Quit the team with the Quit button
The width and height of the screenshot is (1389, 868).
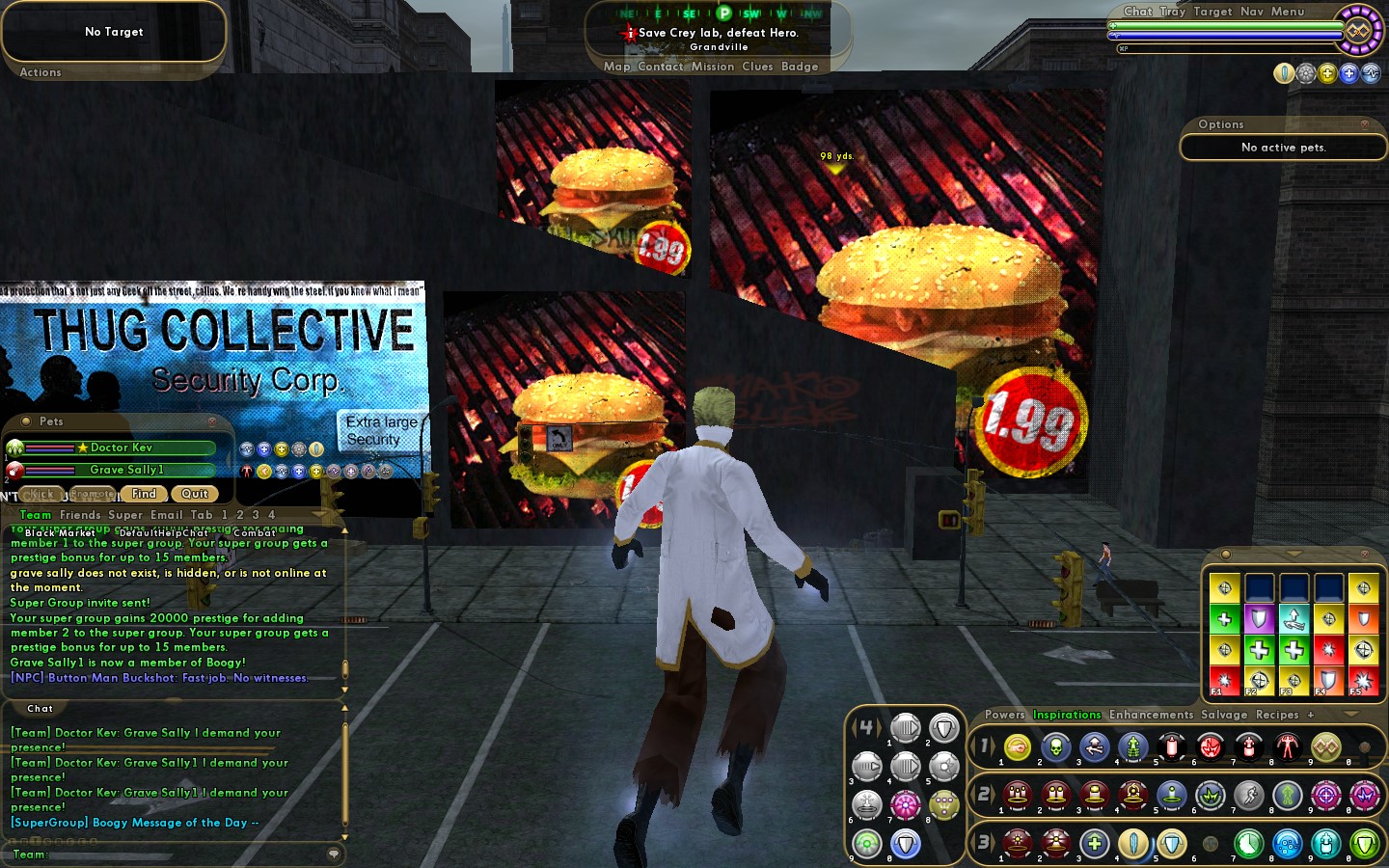click(x=195, y=494)
